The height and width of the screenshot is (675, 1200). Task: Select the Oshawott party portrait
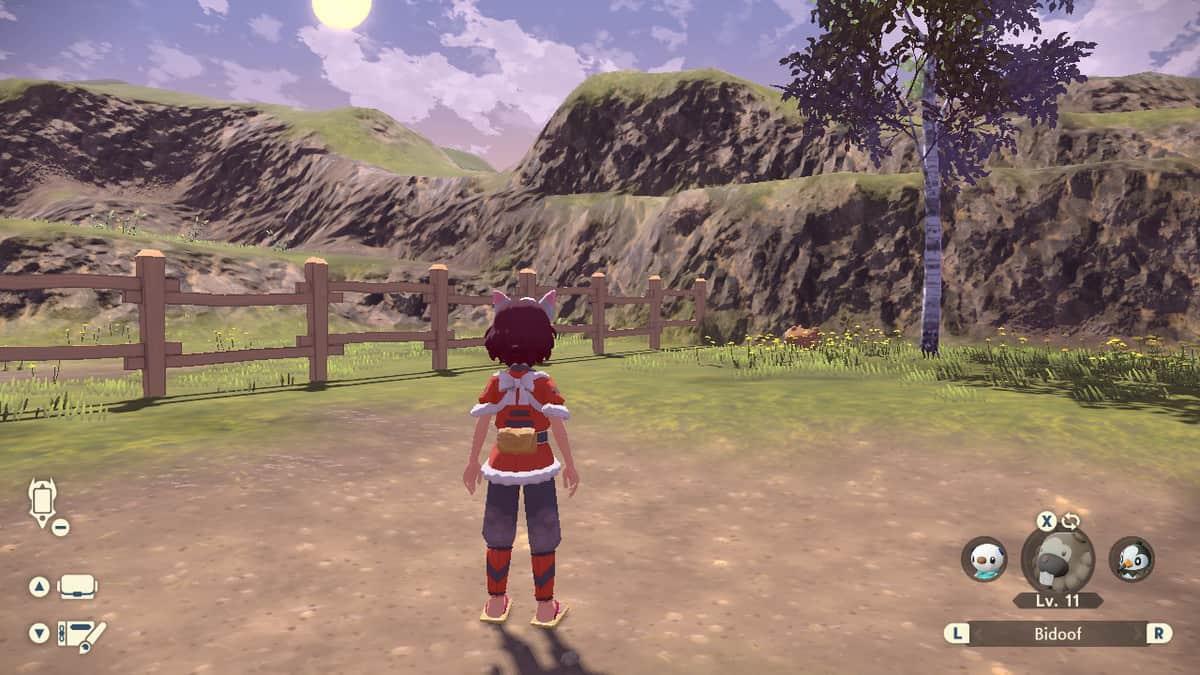click(x=984, y=559)
